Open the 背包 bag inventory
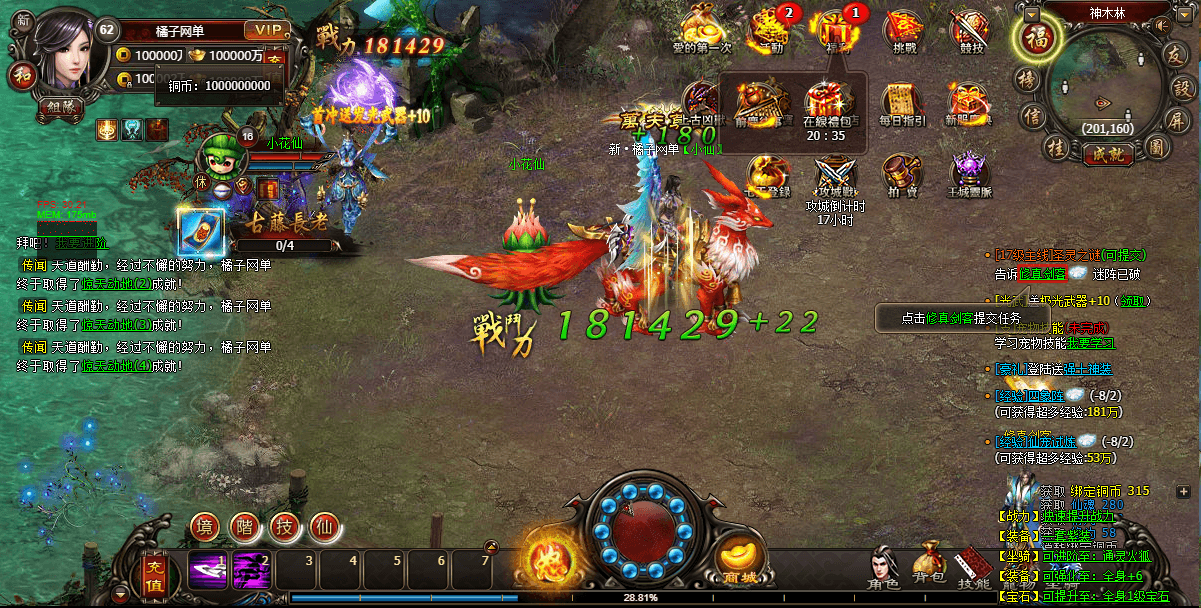Screen dimensions: 1201x608 [928, 570]
